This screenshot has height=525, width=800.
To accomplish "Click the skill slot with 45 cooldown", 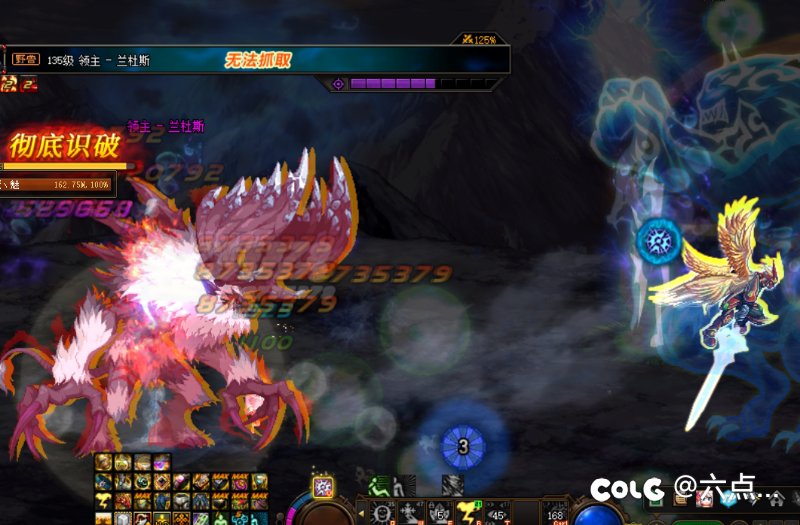I will pyautogui.click(x=496, y=514).
